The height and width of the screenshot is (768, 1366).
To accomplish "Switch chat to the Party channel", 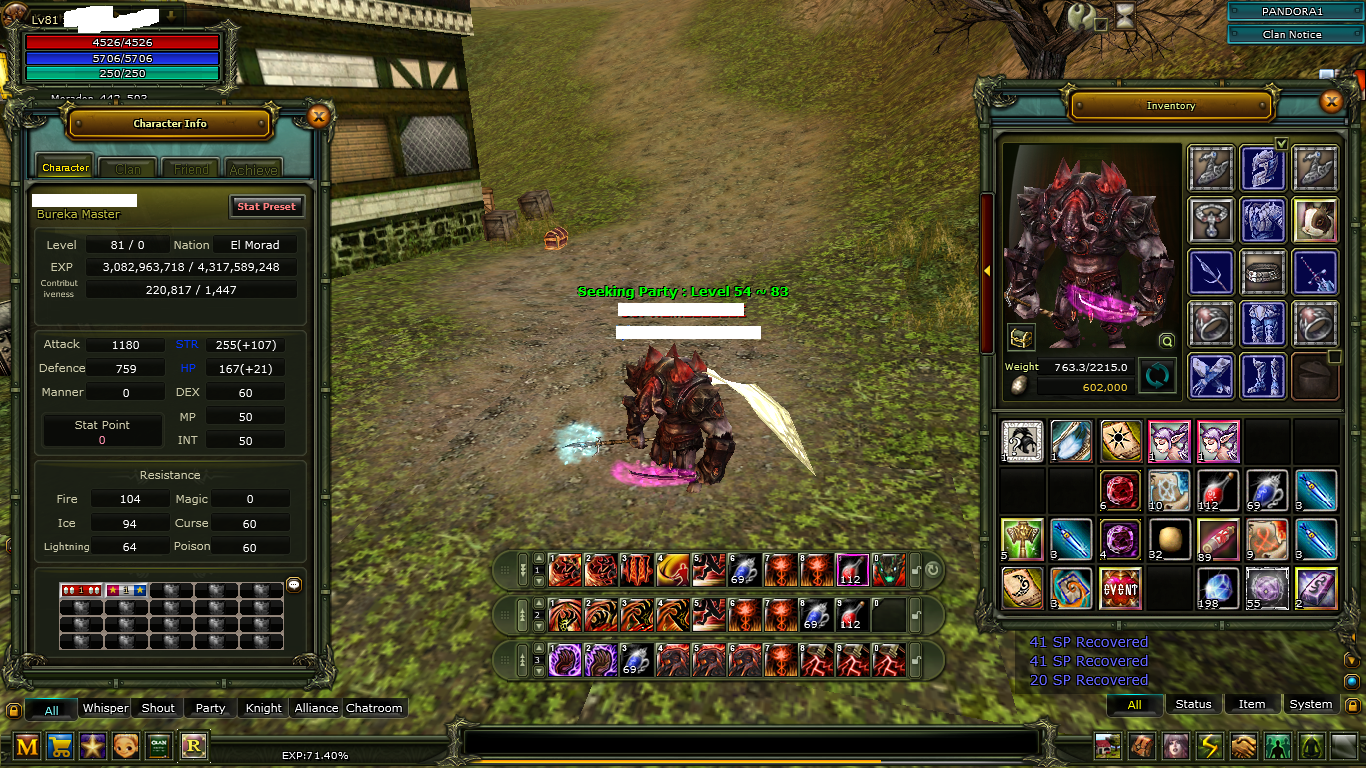I will point(210,708).
